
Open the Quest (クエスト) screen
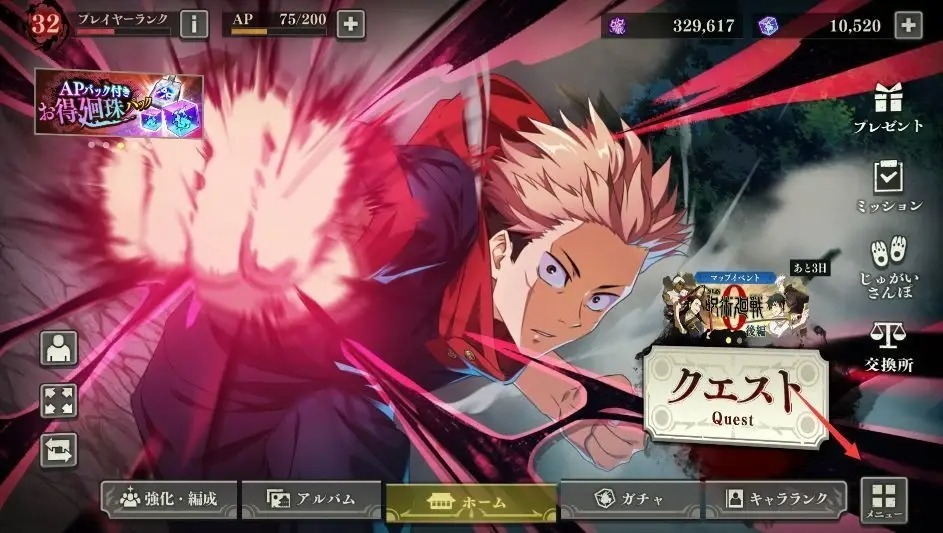tap(736, 391)
